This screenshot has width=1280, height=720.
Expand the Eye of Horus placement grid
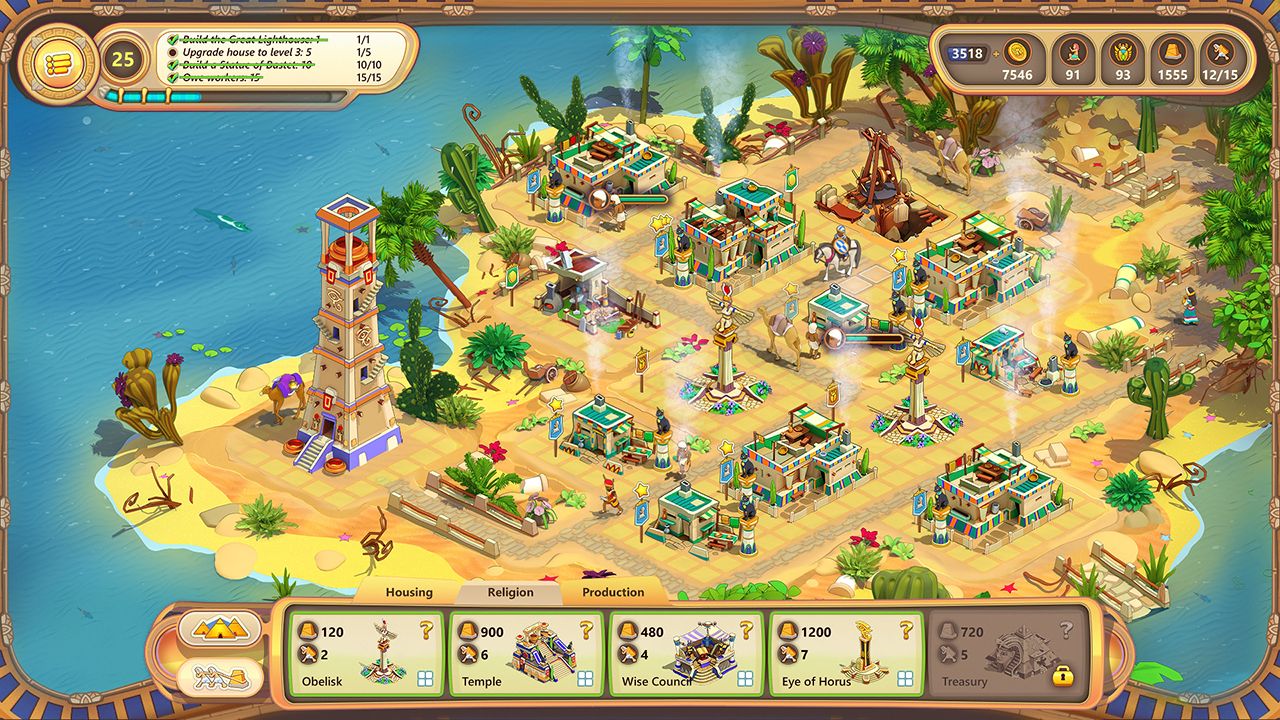pyautogui.click(x=907, y=677)
